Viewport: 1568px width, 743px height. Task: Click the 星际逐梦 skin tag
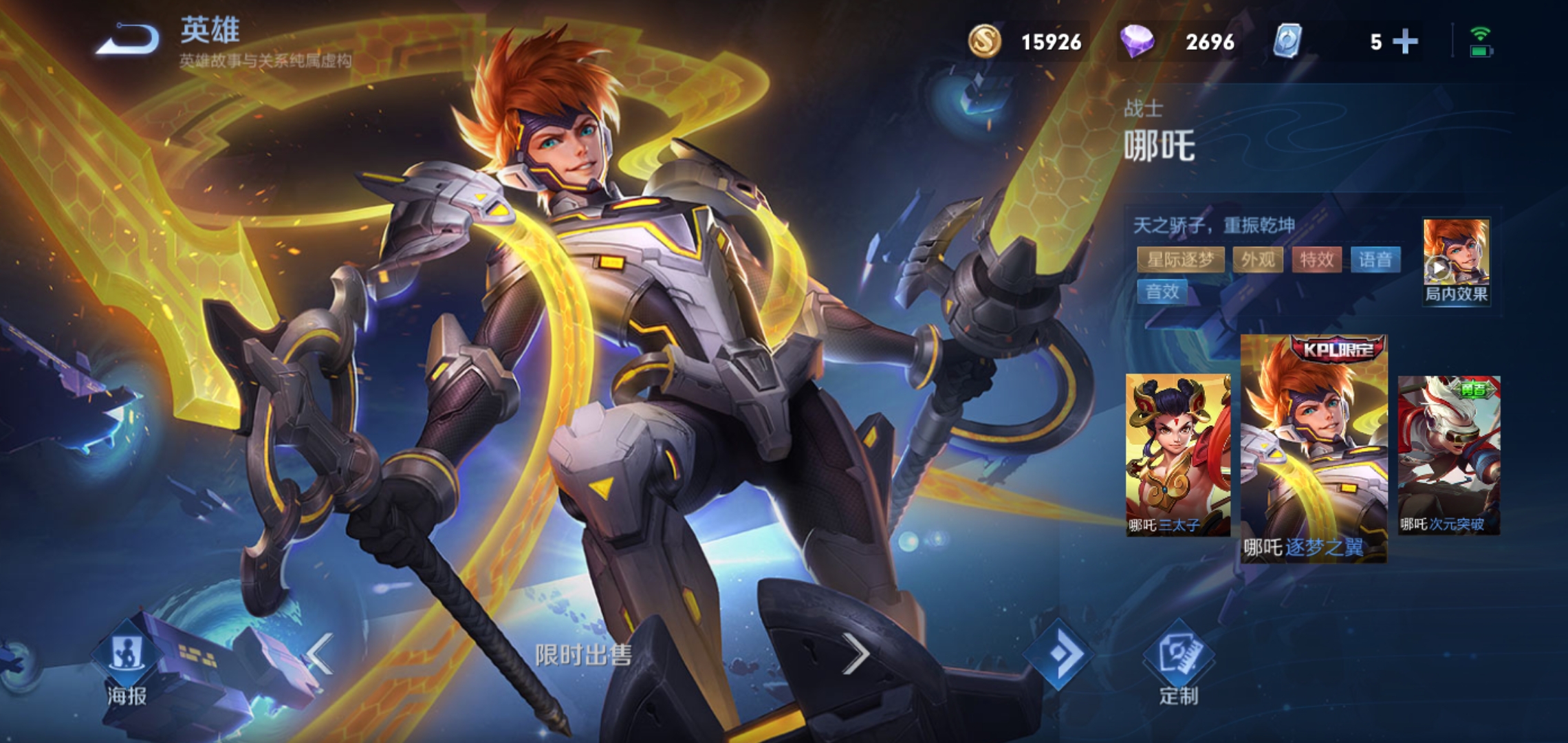(1180, 260)
